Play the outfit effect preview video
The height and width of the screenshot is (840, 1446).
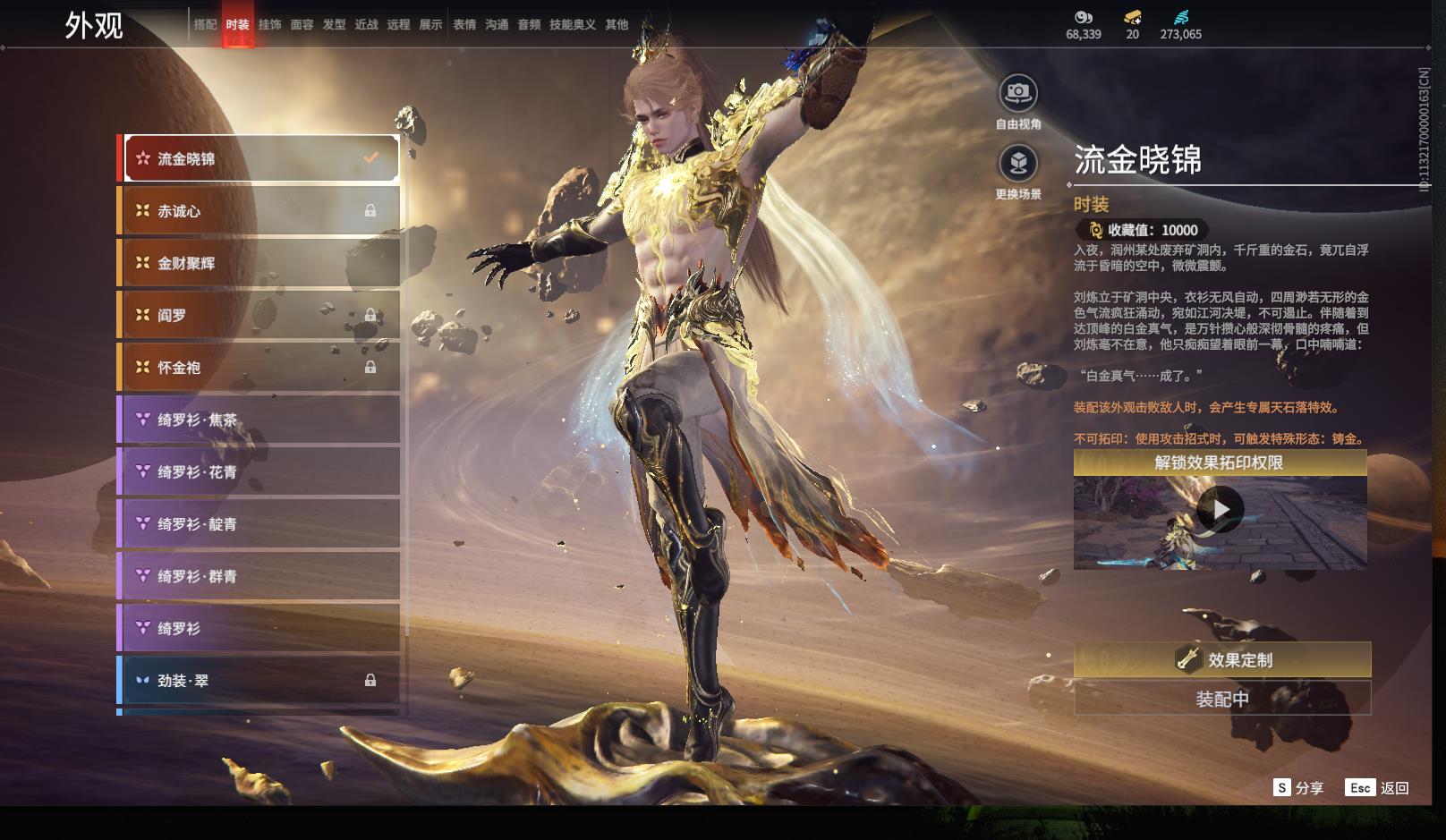[x=1220, y=510]
